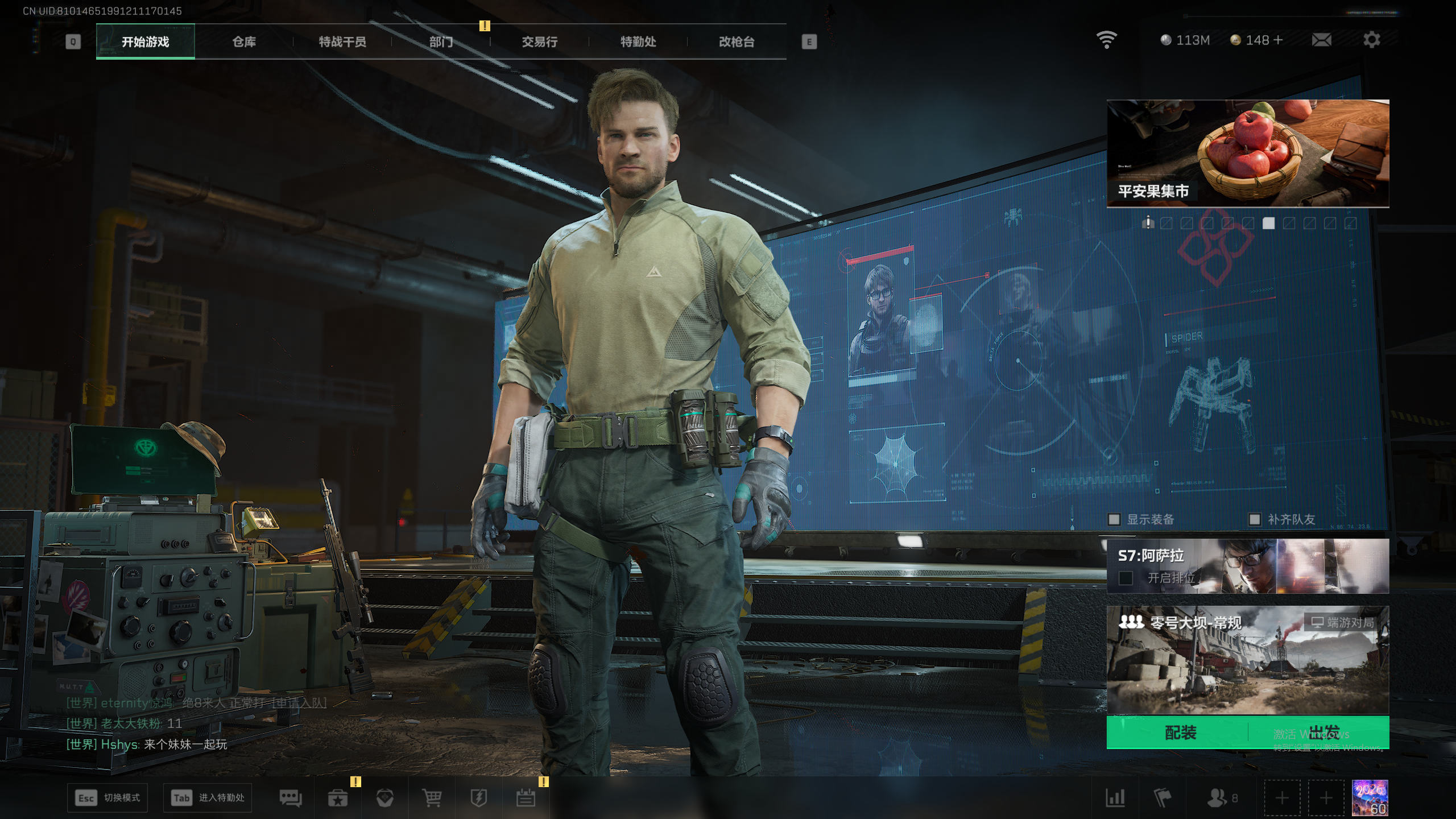1456x819 pixels.
Task: Open the chat speech bubble icon
Action: pyautogui.click(x=291, y=798)
